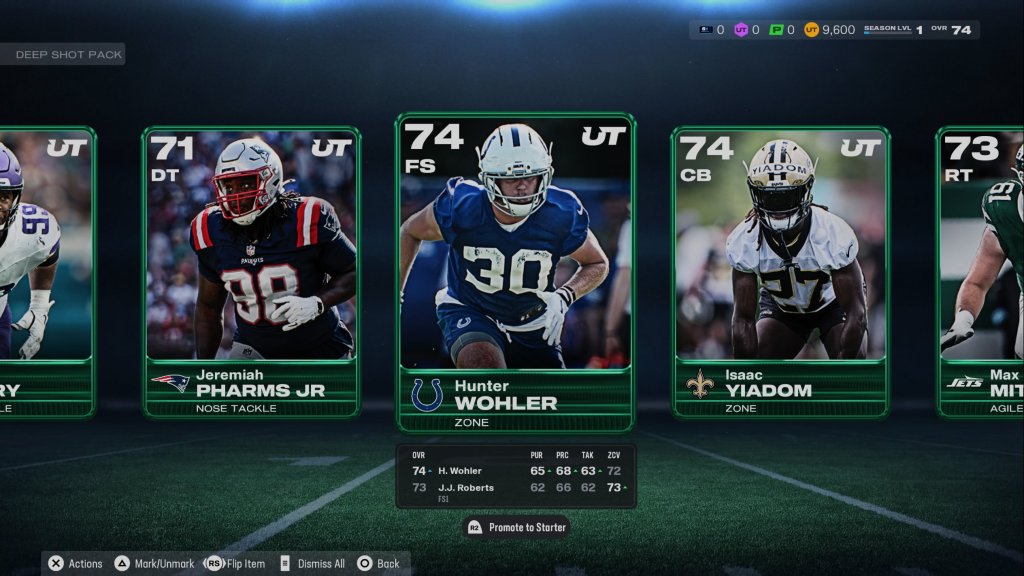The image size is (1024, 576).
Task: Select the partially visible Vikings player card
Action: point(46,272)
